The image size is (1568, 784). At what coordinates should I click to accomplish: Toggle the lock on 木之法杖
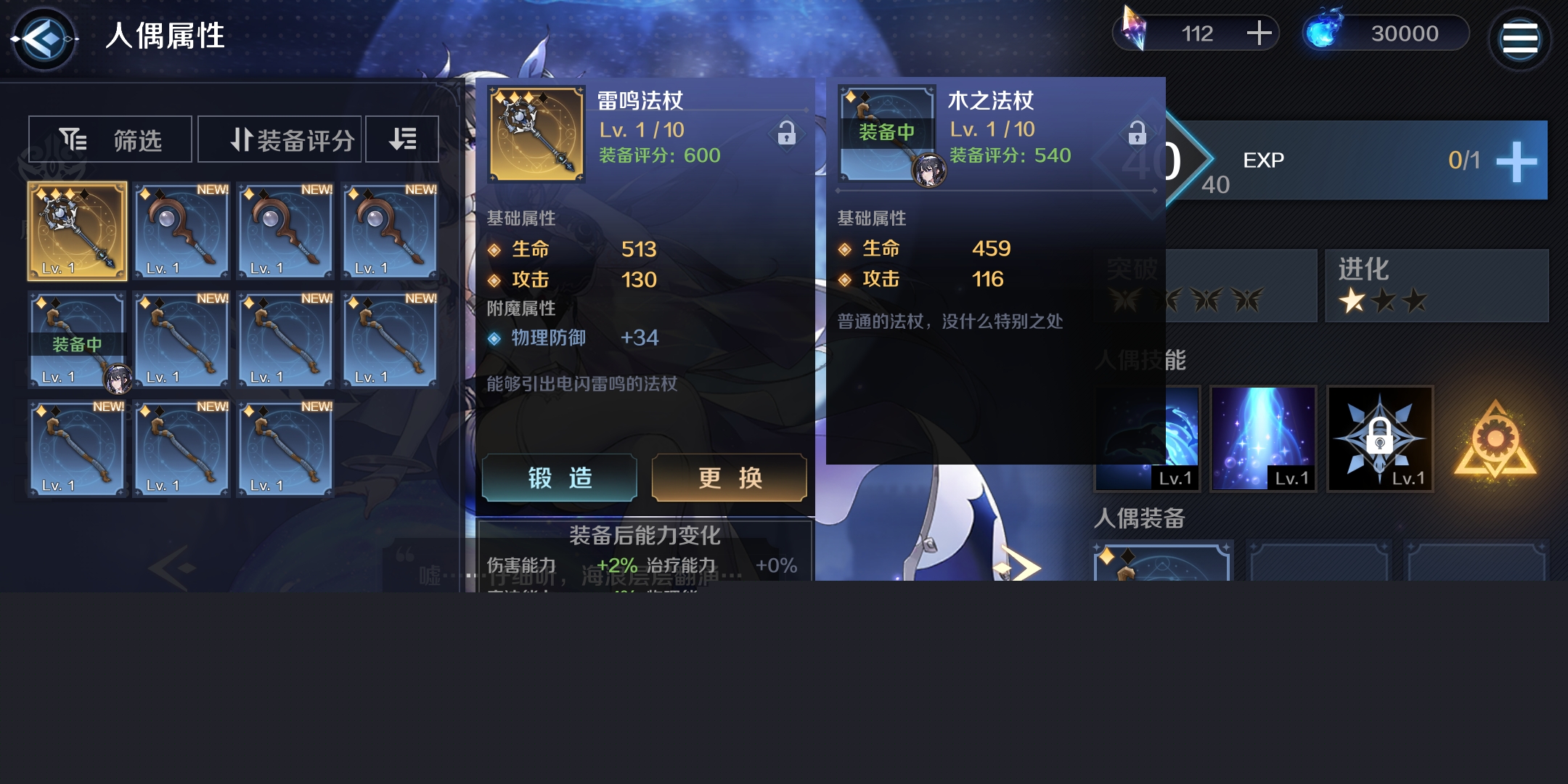pyautogui.click(x=1137, y=133)
